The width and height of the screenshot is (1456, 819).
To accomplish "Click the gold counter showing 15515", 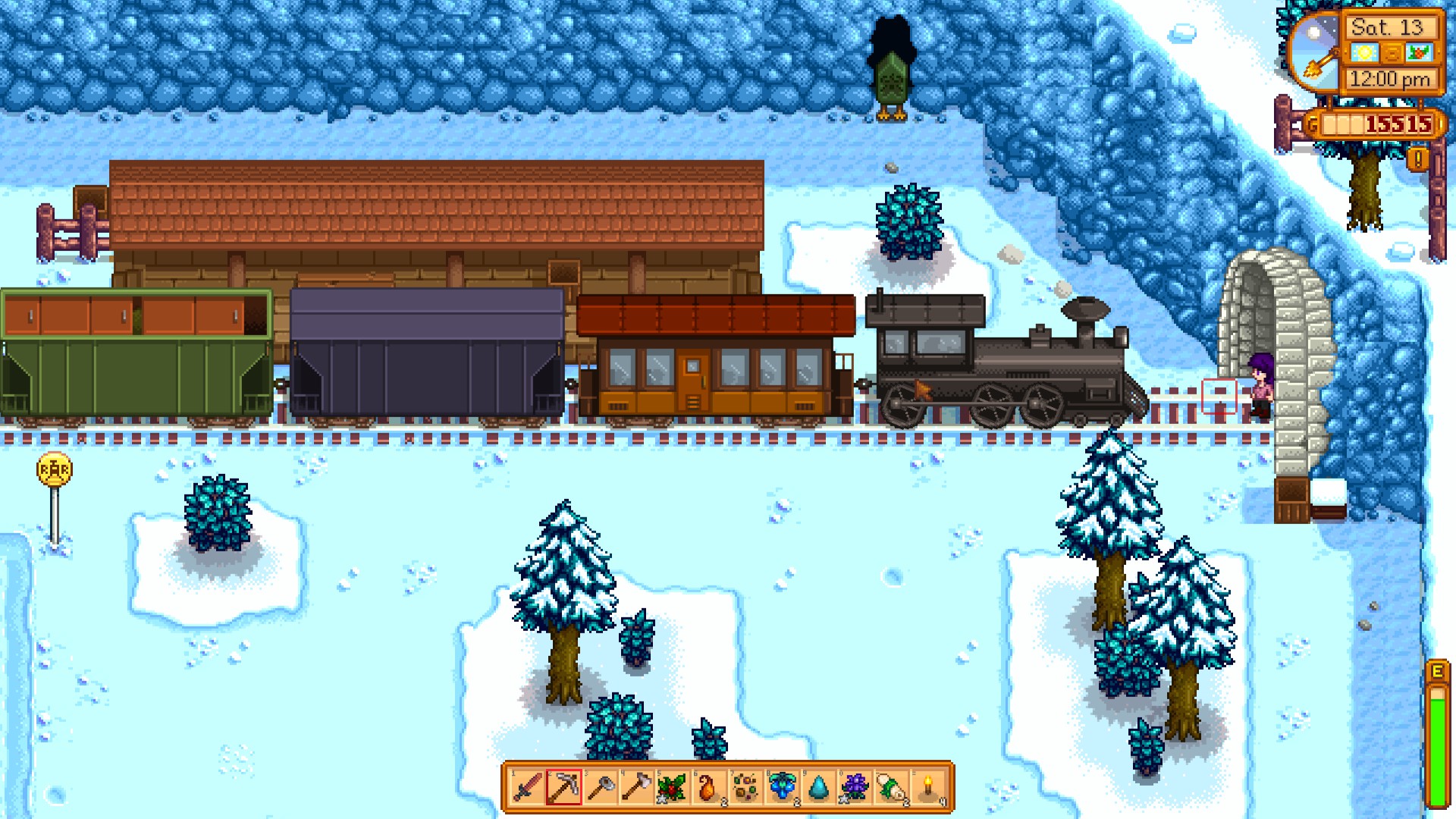I will coord(1398,124).
